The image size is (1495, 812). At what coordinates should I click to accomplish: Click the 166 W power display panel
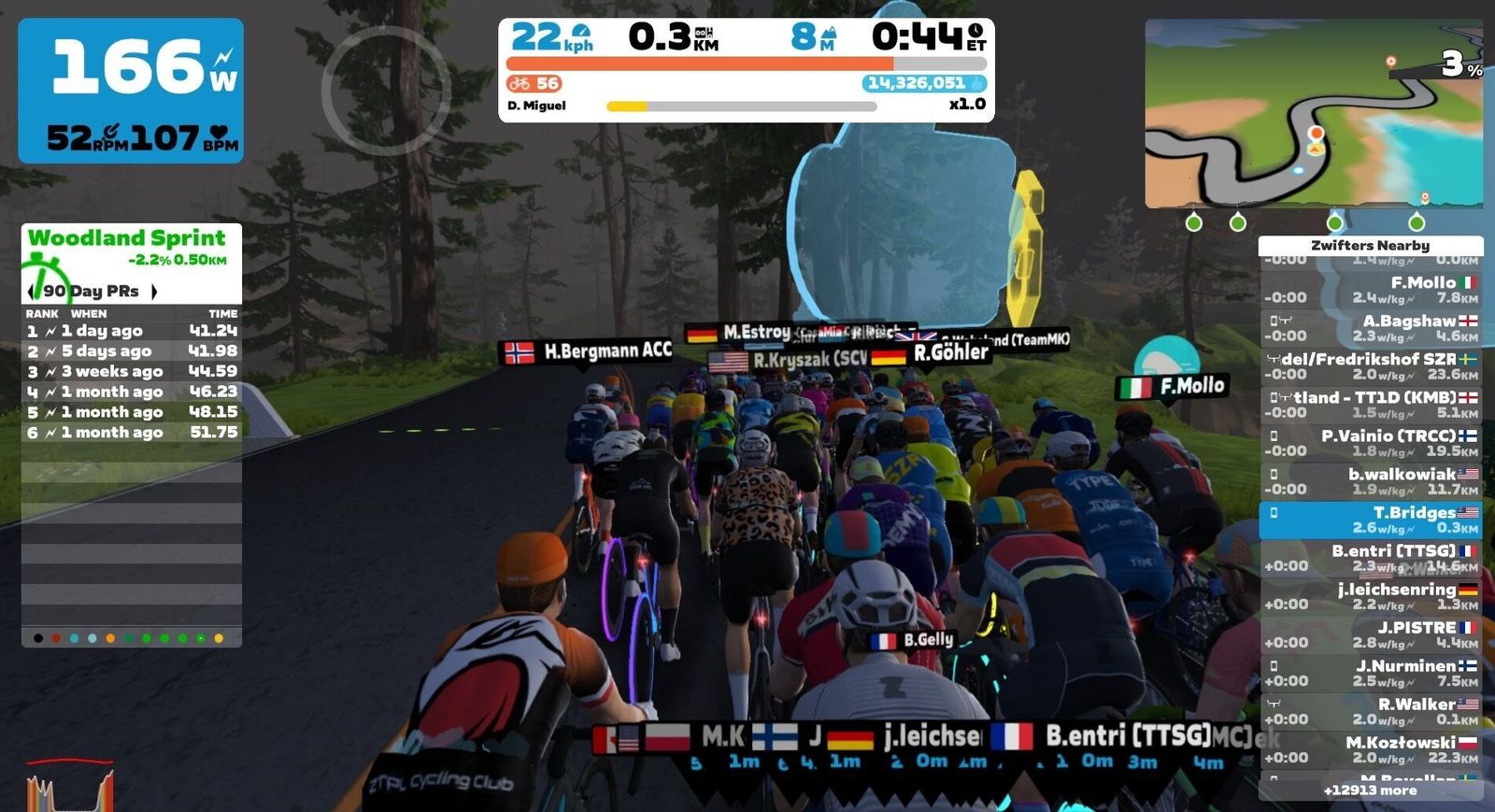click(x=131, y=91)
